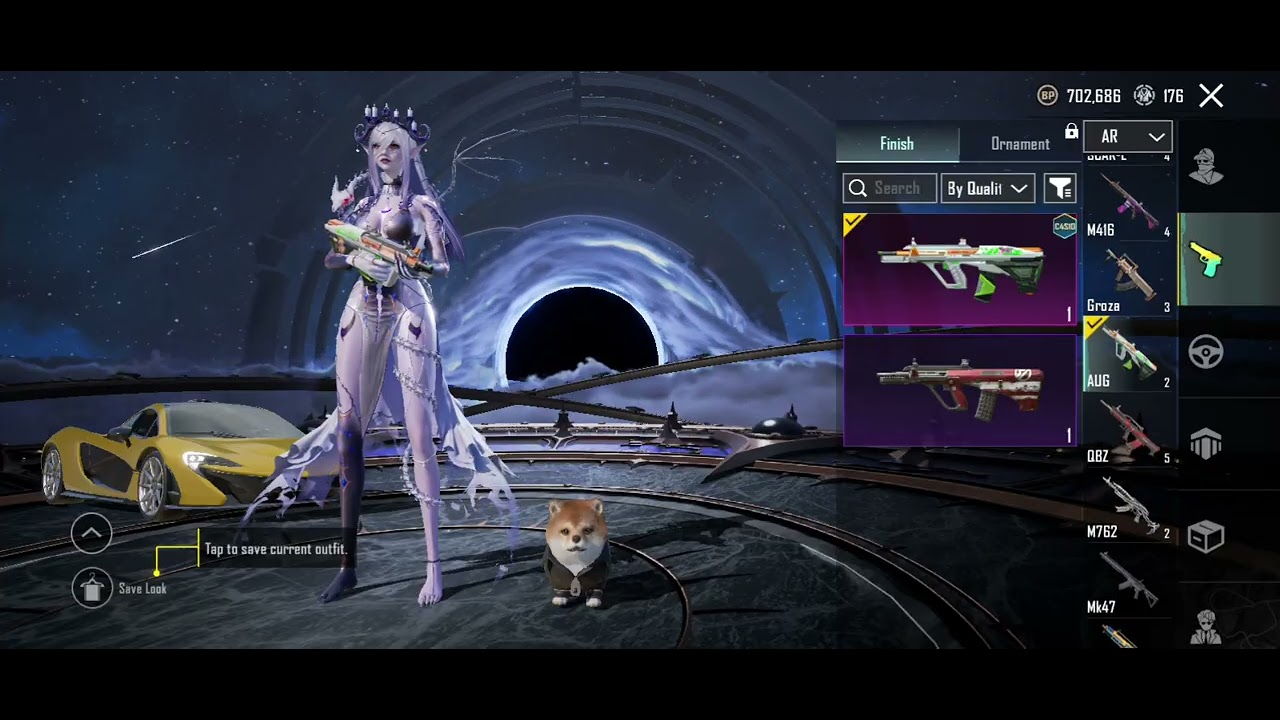1280x720 pixels.
Task: Click the skin Search field
Action: [x=890, y=188]
